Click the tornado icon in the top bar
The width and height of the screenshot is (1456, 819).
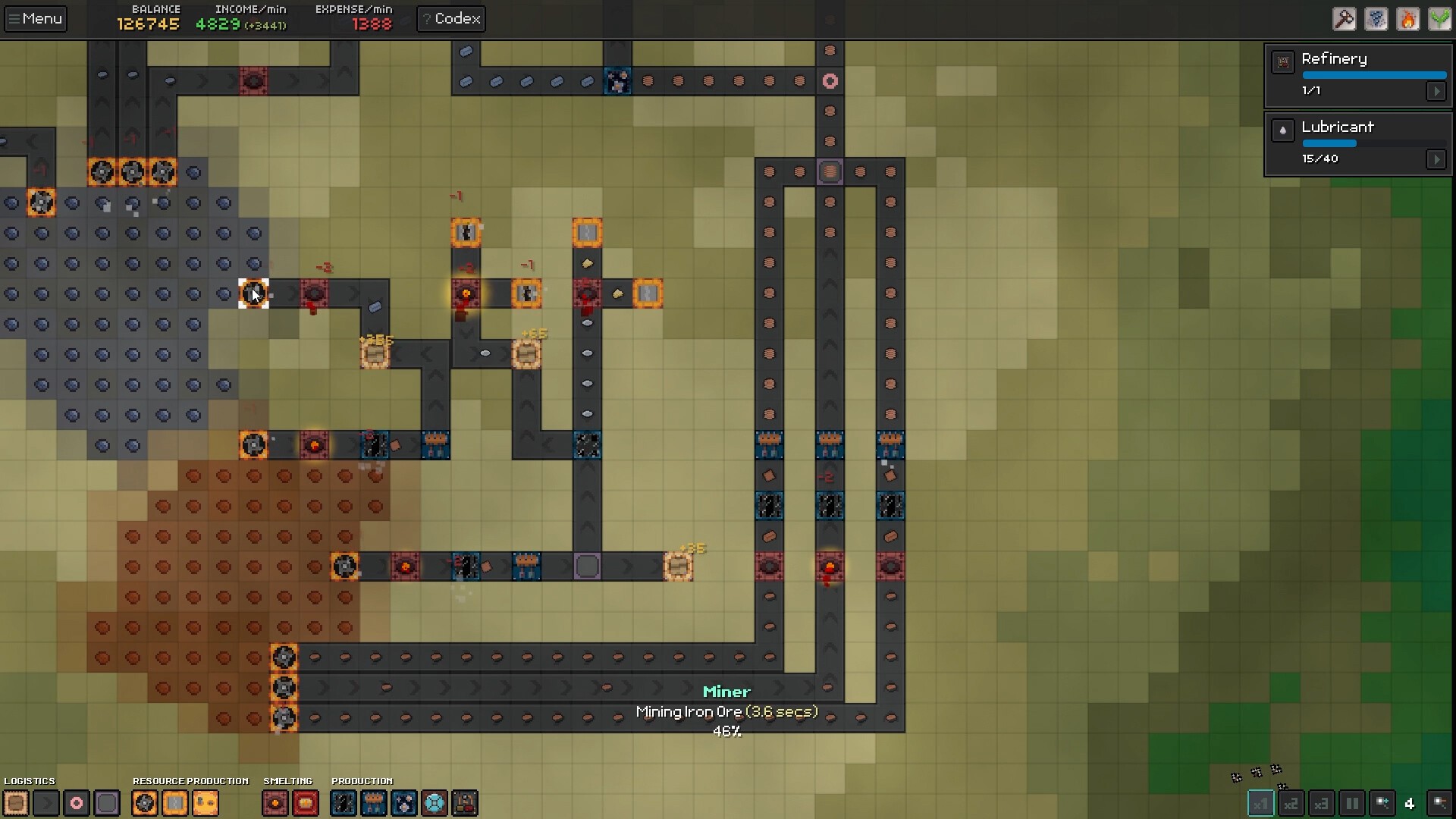(1376, 19)
